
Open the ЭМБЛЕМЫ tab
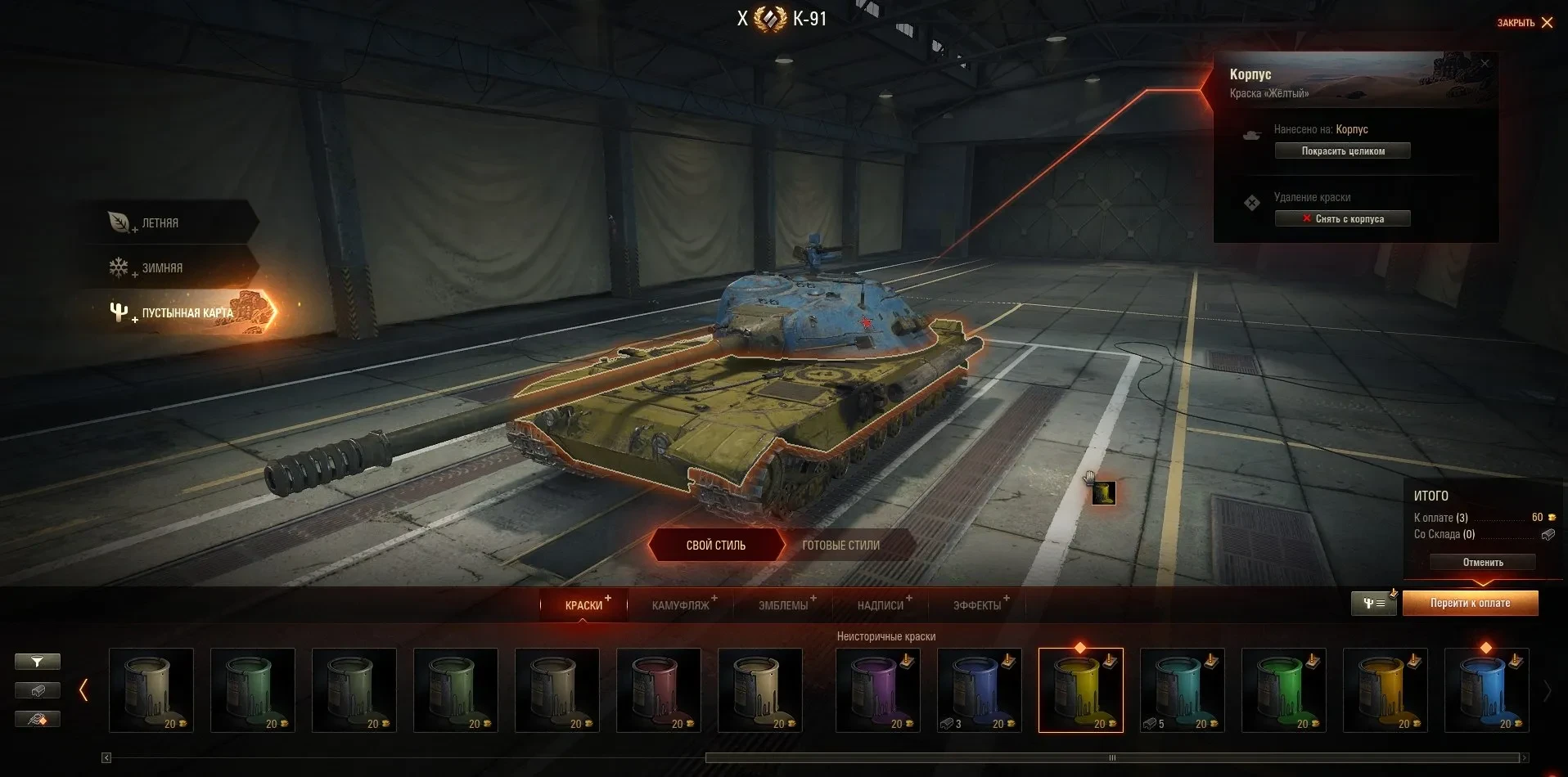pos(782,605)
